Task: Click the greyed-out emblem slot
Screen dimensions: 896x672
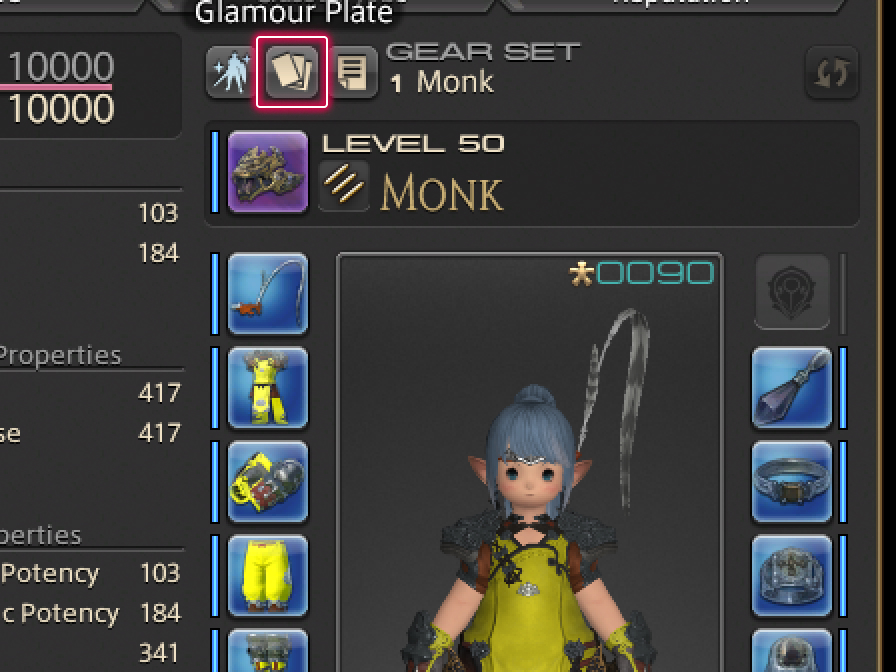Action: [x=791, y=293]
